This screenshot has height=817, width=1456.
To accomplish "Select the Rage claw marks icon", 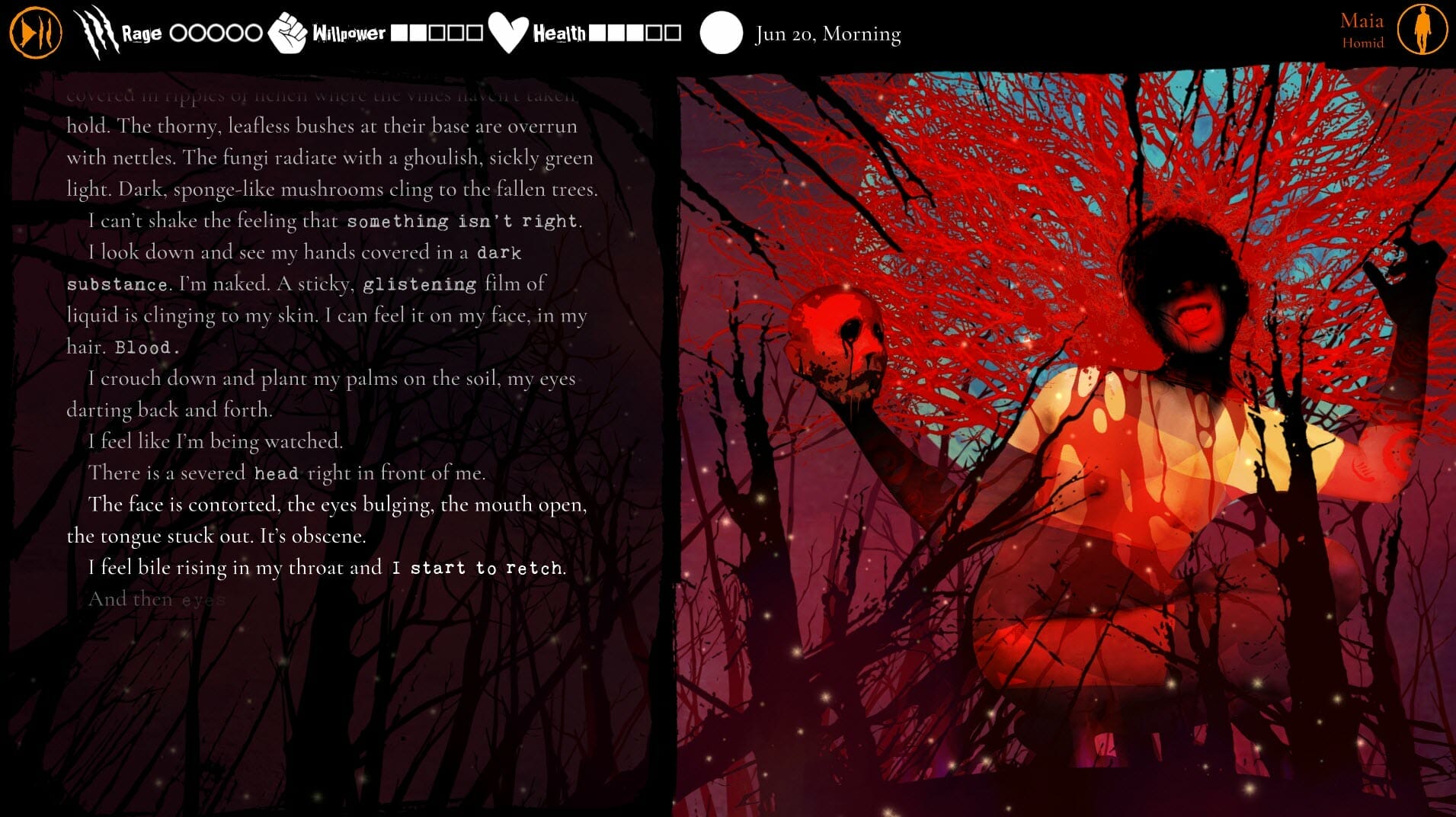I will [x=96, y=30].
